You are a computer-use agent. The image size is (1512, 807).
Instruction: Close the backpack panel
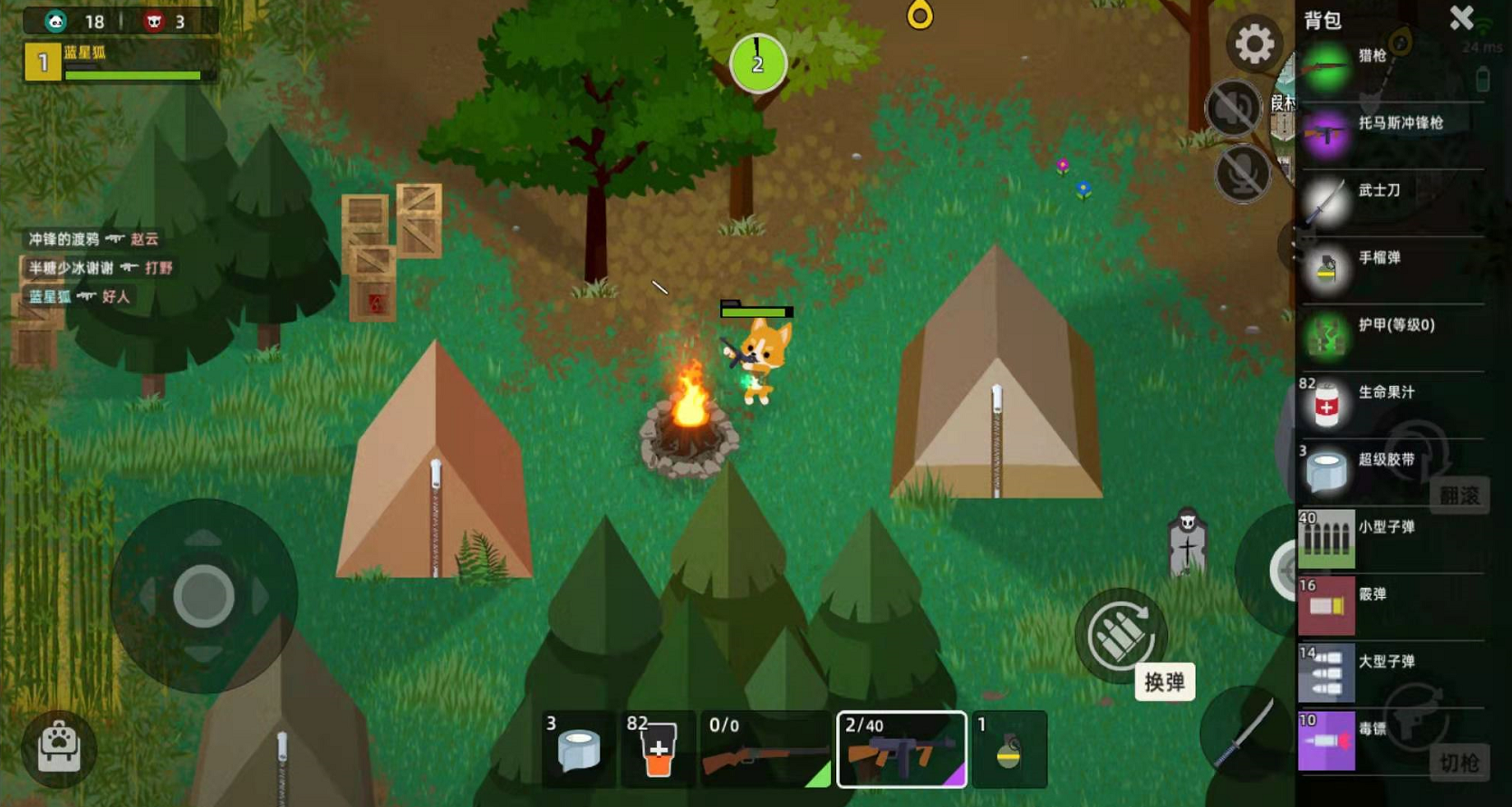pos(1461,18)
